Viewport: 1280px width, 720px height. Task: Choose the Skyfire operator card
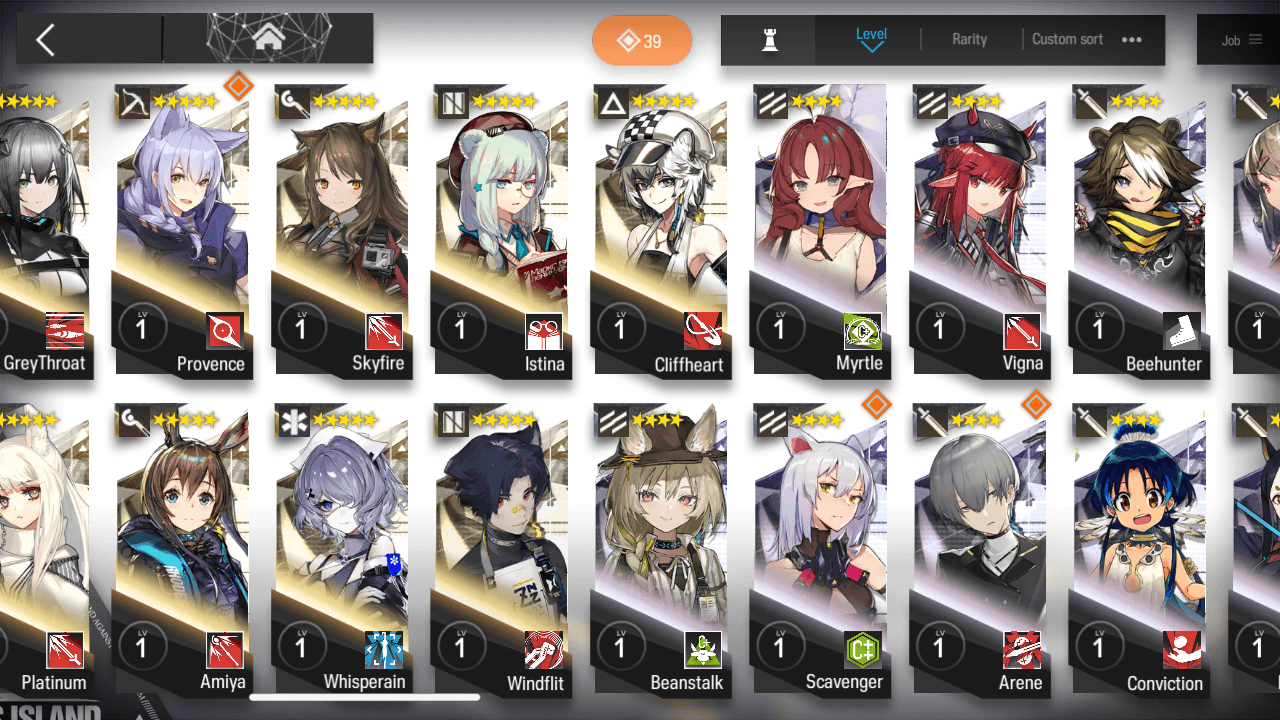pos(342,230)
